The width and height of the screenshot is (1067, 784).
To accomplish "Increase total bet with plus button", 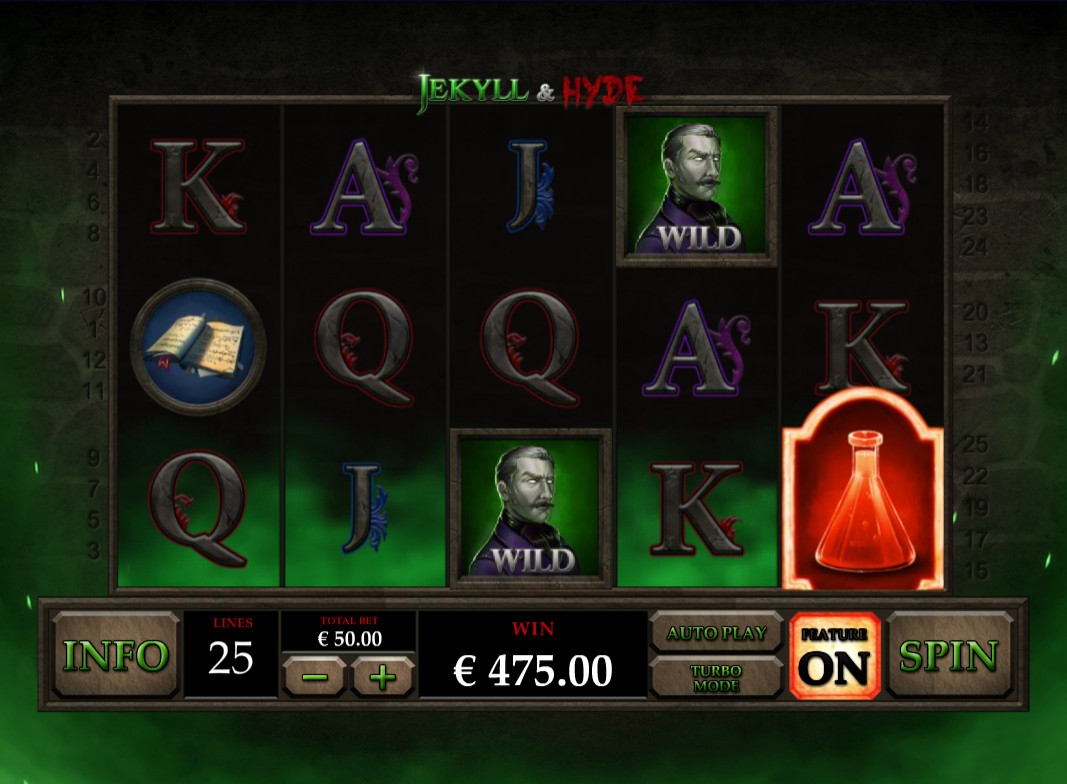I will [381, 676].
